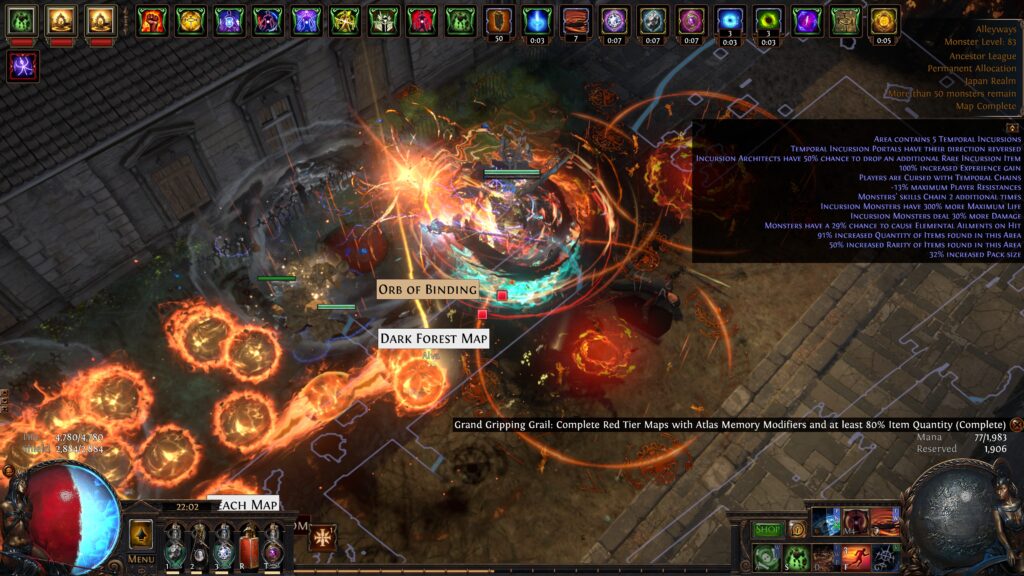Pick up the Dark Forest Map label
The width and height of the screenshot is (1024, 576).
pyautogui.click(x=433, y=339)
